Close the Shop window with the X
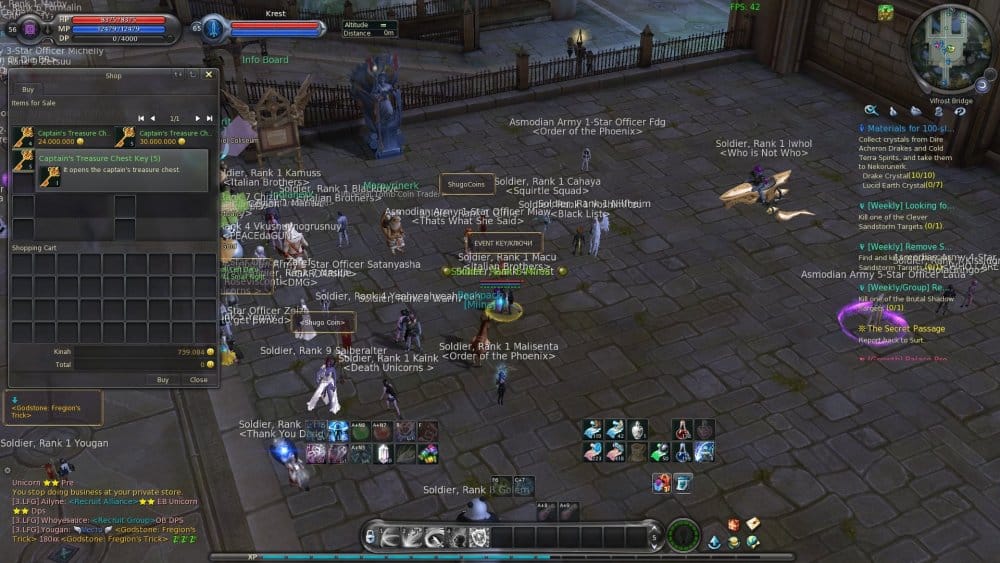1000x563 pixels. click(209, 74)
